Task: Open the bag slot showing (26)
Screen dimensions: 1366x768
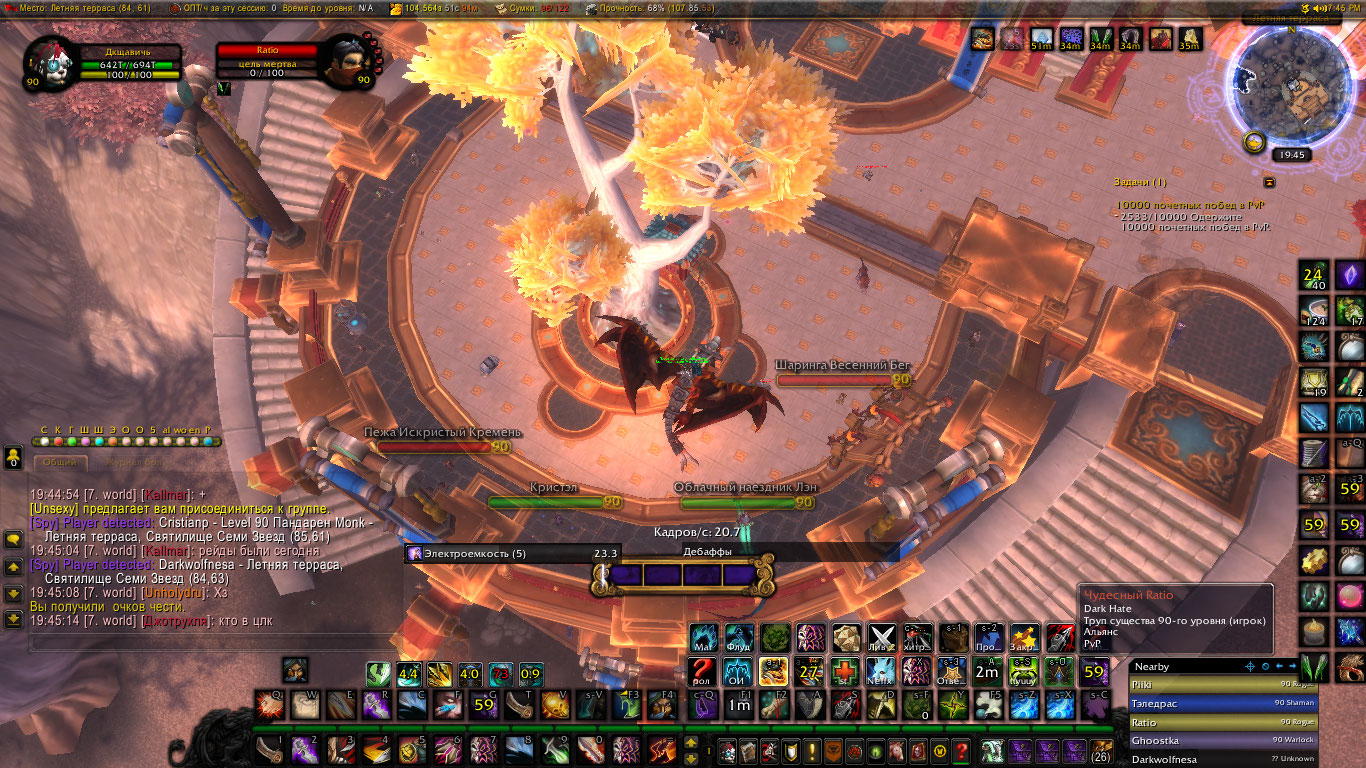Action: click(x=1101, y=750)
